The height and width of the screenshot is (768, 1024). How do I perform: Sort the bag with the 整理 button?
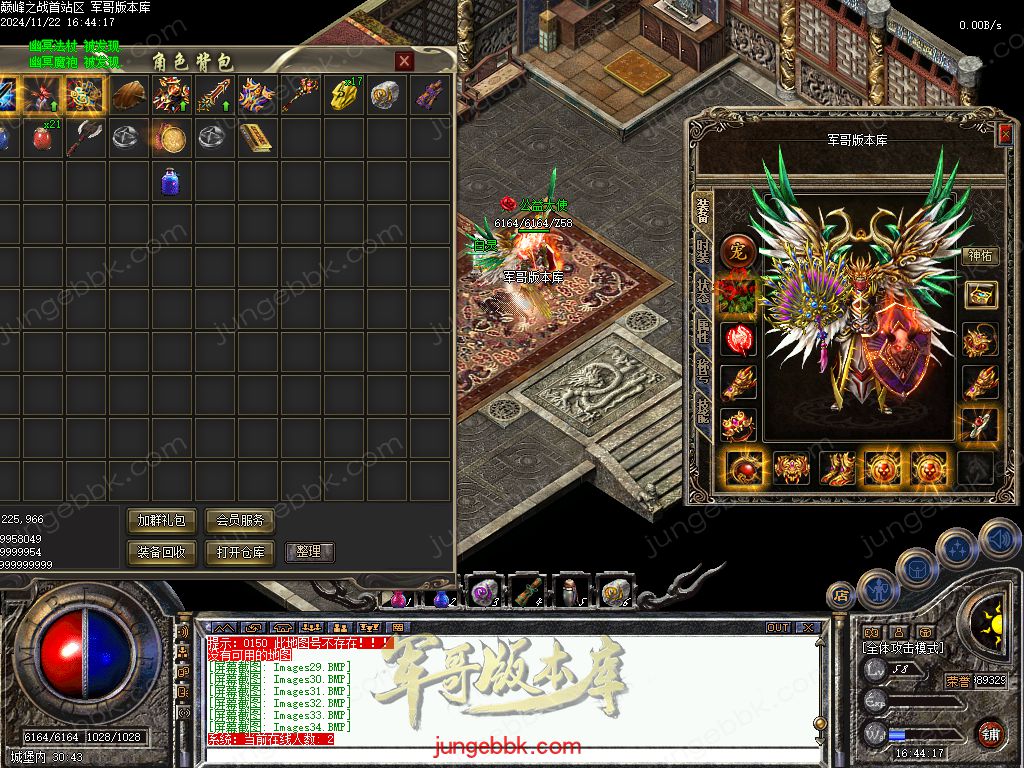309,552
